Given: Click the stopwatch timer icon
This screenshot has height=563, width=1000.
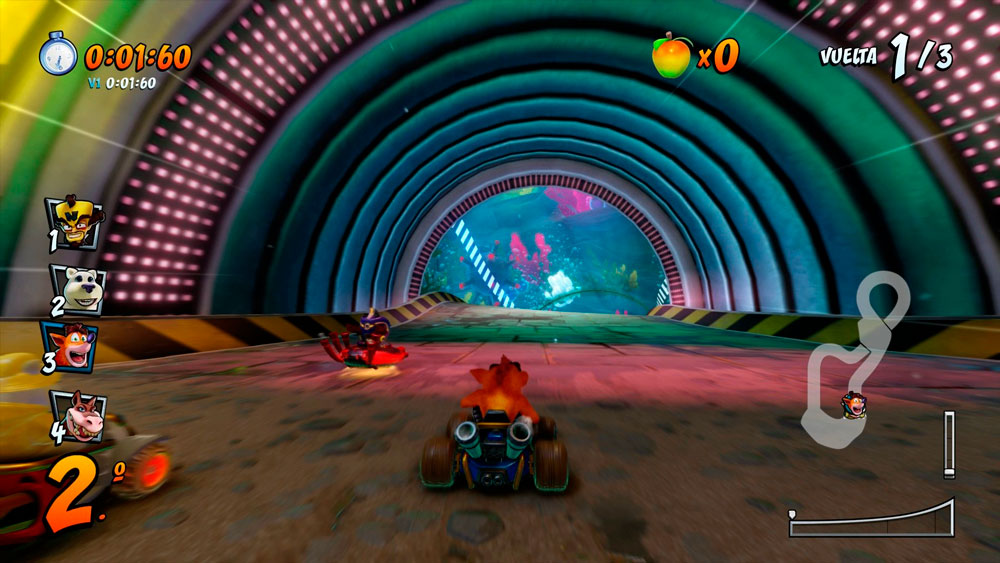Looking at the screenshot, I should [58, 53].
